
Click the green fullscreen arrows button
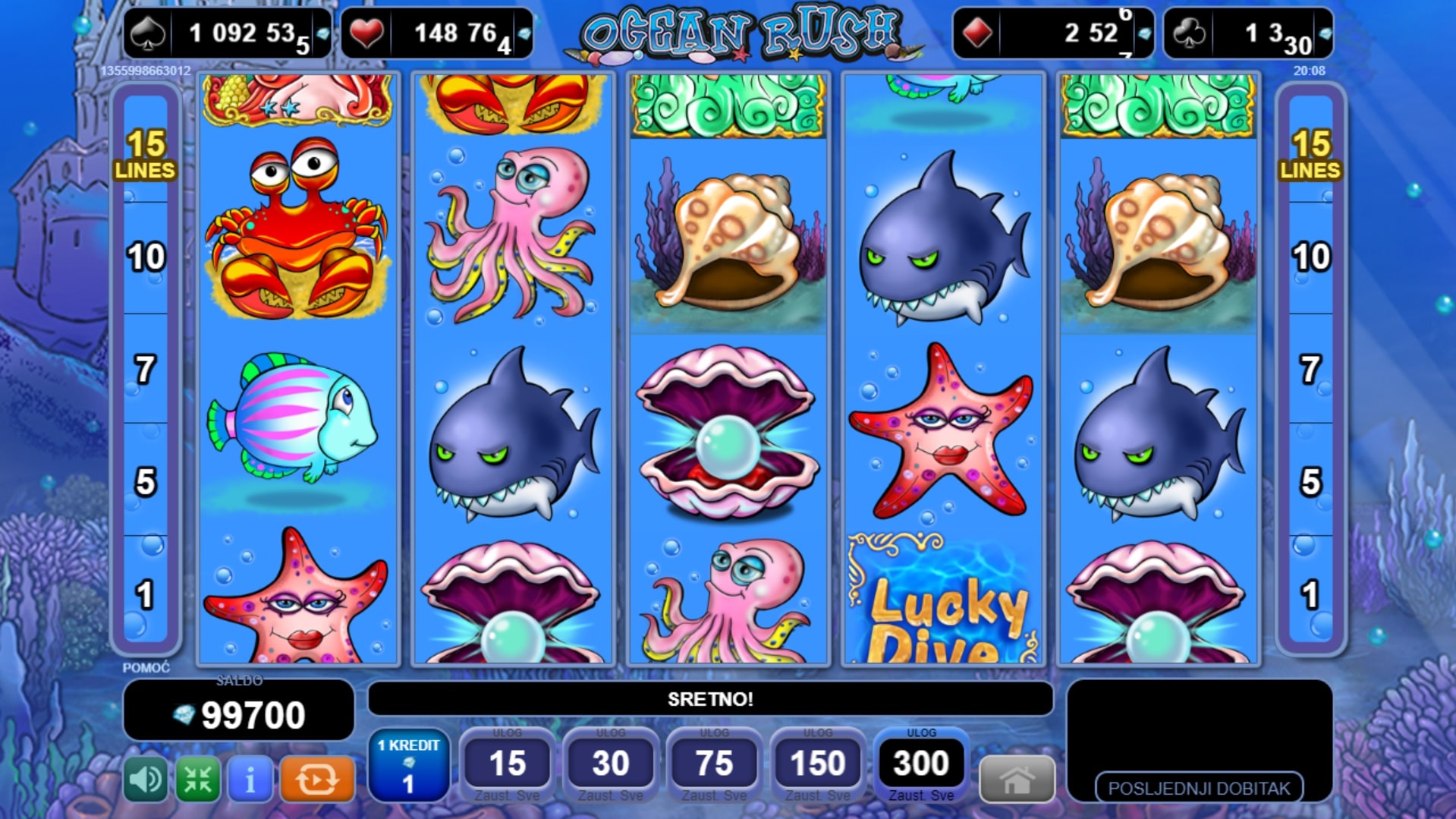[x=198, y=779]
